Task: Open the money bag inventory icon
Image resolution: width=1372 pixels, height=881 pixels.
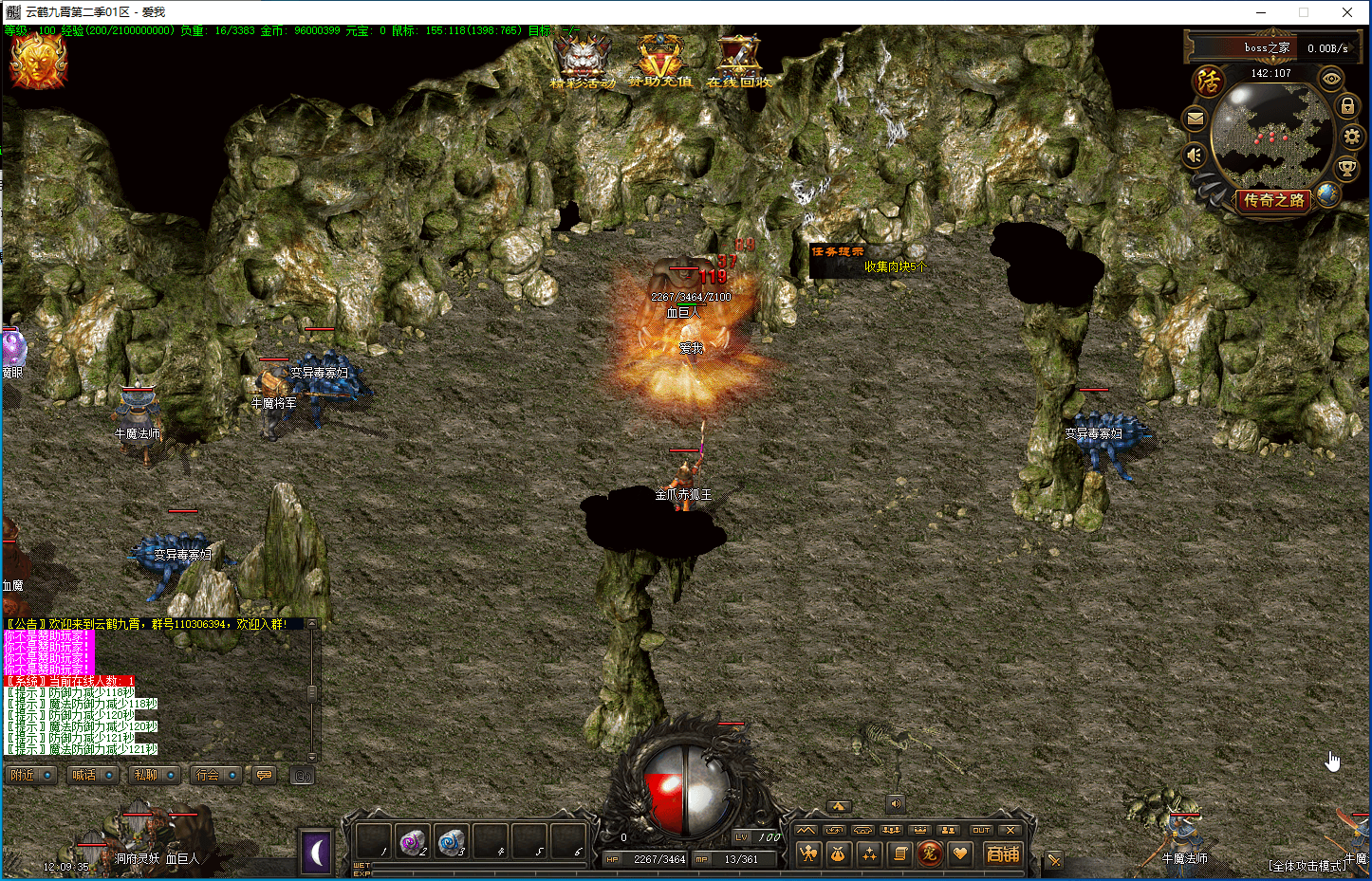Action: [839, 854]
